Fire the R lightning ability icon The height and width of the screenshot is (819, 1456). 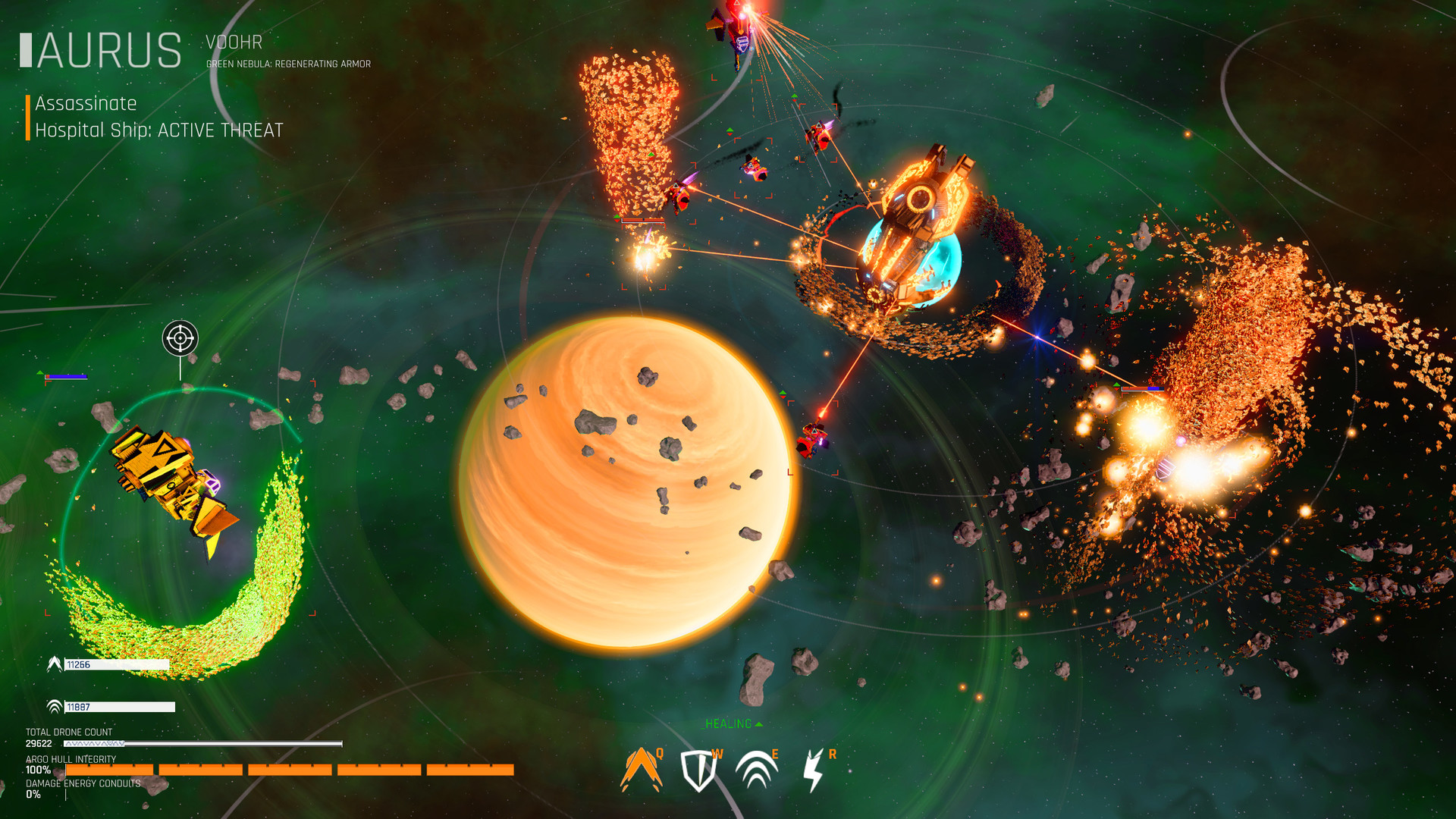(814, 768)
